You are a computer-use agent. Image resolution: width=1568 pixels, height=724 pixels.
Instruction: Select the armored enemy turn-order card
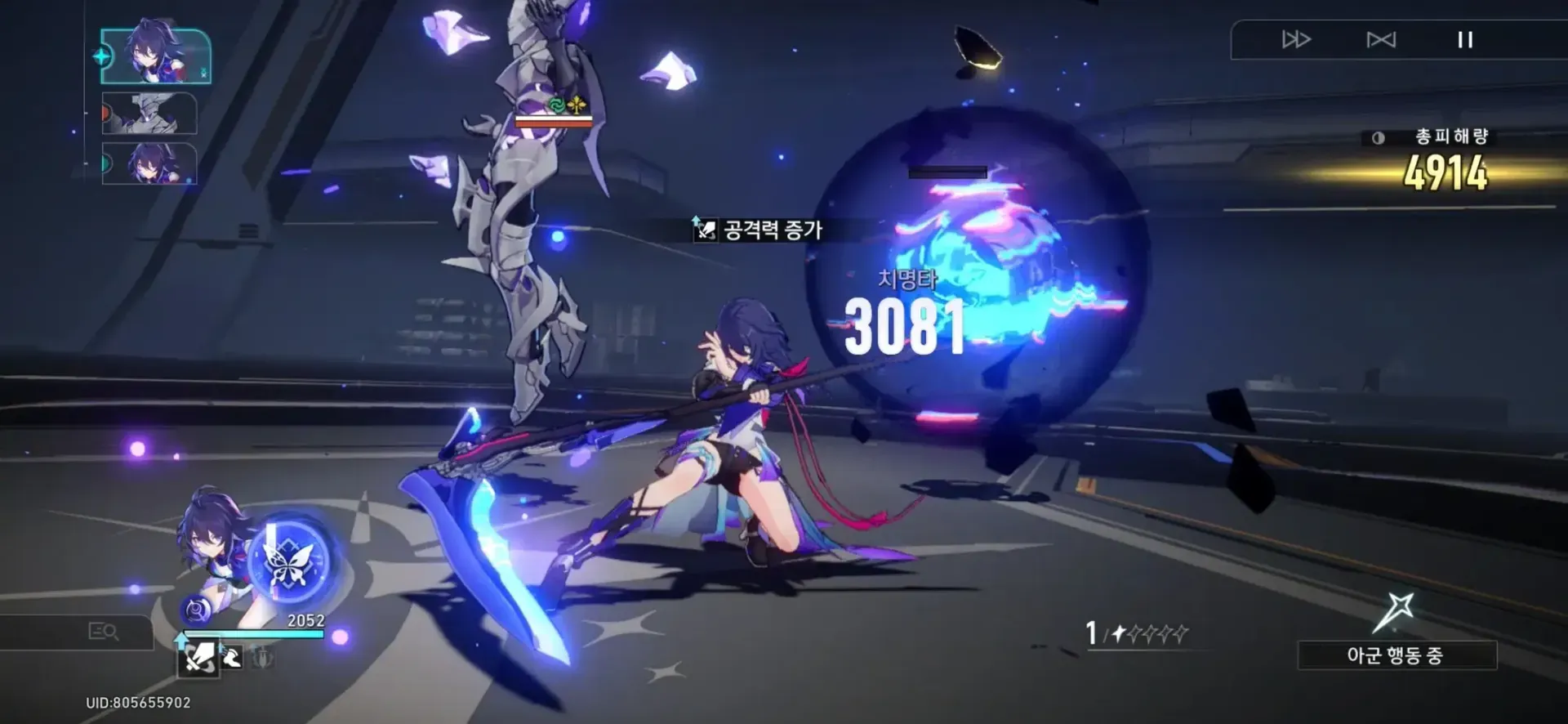tap(150, 113)
